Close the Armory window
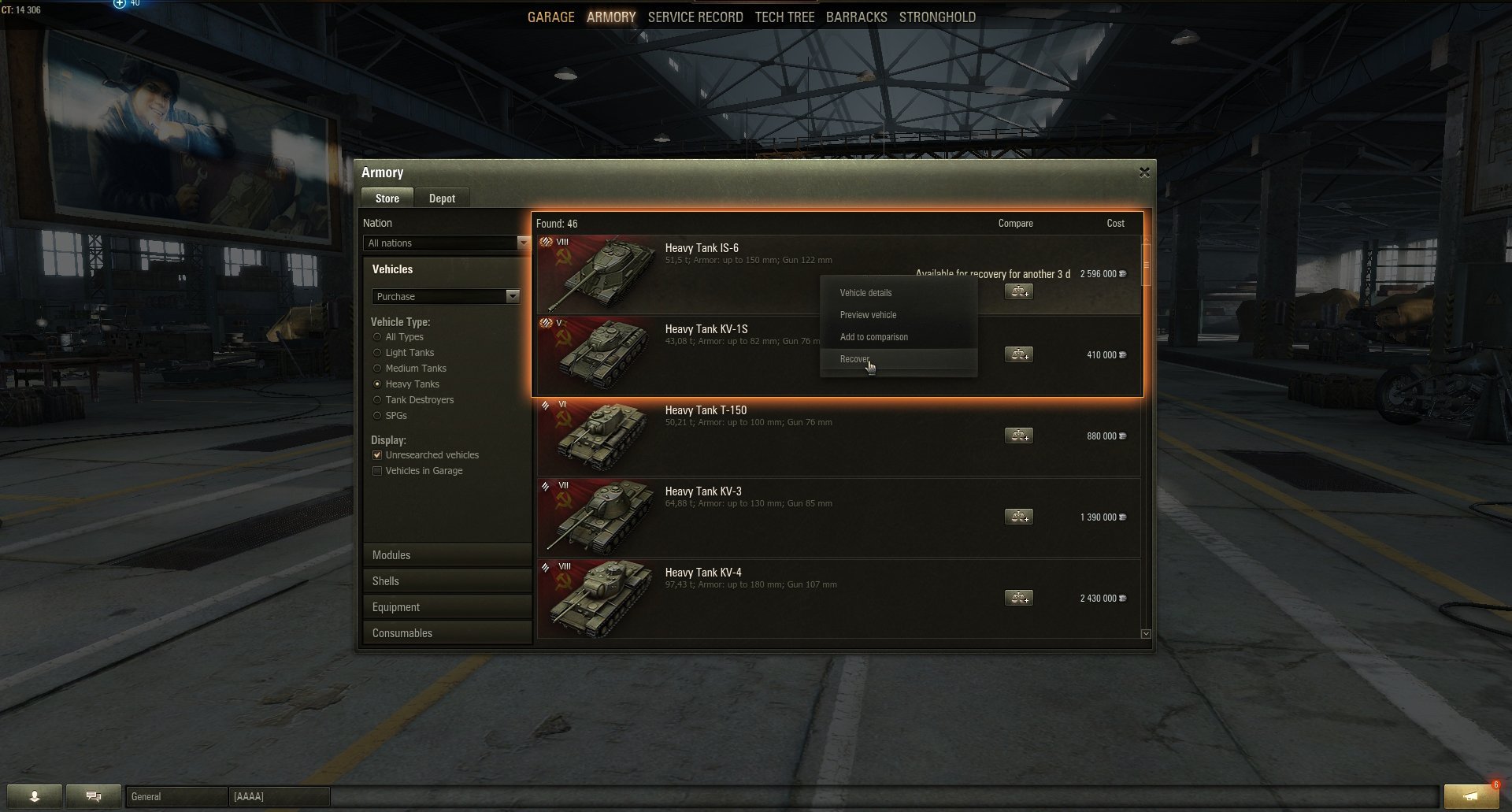The image size is (1512, 812). [1144, 172]
